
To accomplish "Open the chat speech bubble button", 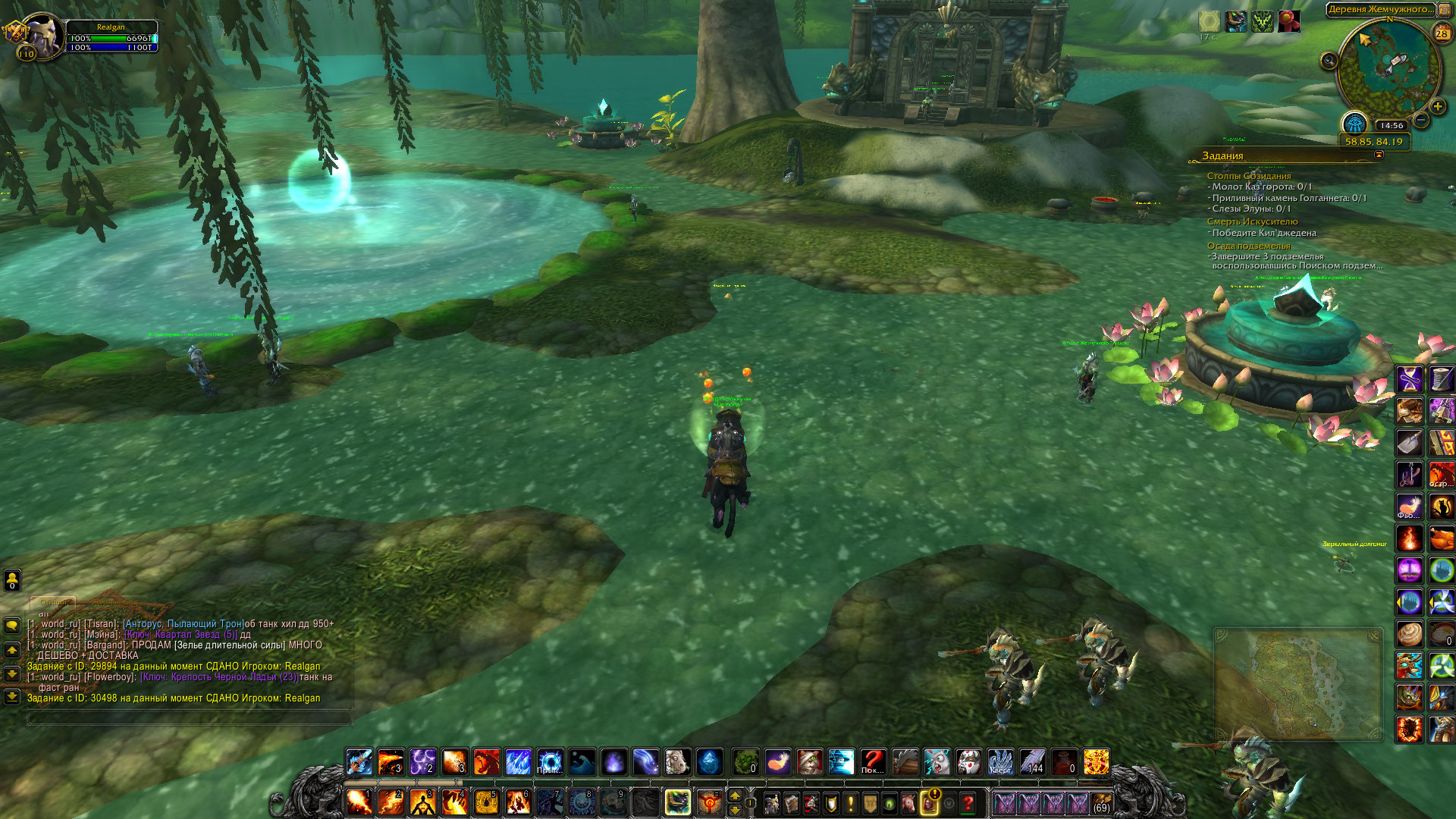I will [12, 626].
